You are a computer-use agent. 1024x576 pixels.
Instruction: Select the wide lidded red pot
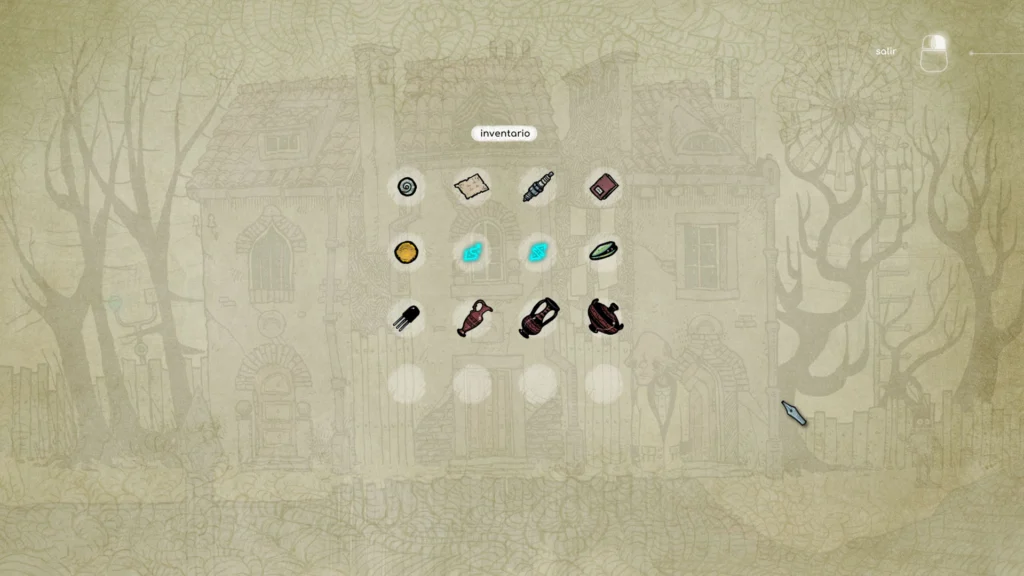pyautogui.click(x=603, y=317)
